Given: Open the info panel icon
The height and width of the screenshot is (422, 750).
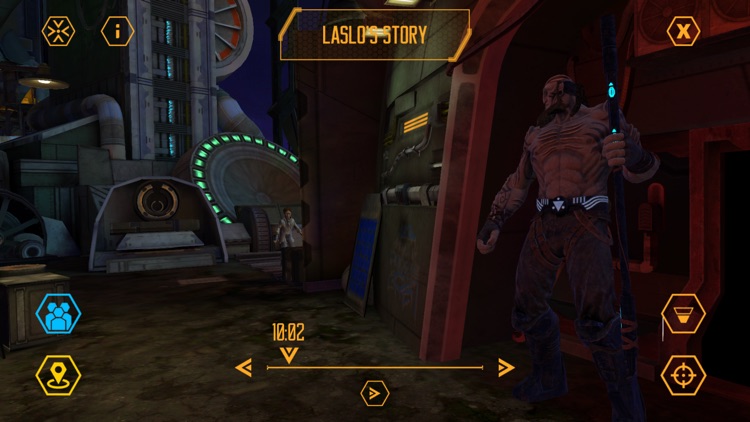Looking at the screenshot, I should (118, 31).
